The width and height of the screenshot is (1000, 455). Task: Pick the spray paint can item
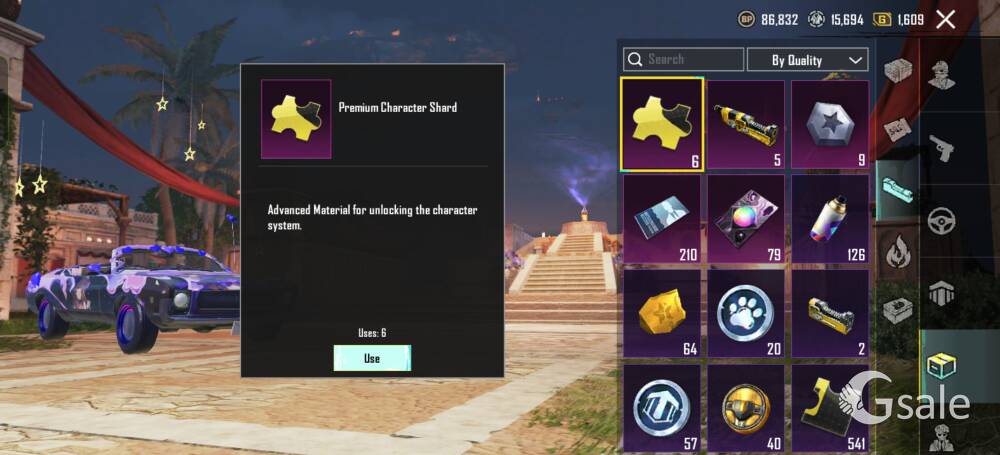coord(830,218)
